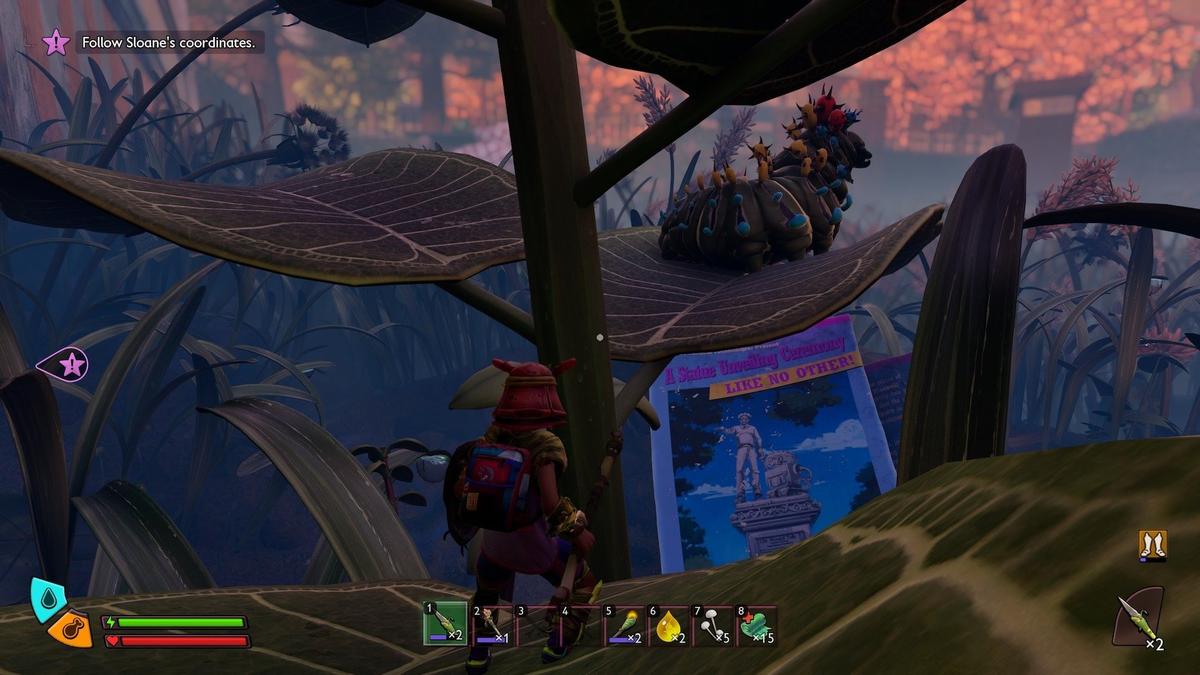Select the white mushrooms in slot 7

714,625
